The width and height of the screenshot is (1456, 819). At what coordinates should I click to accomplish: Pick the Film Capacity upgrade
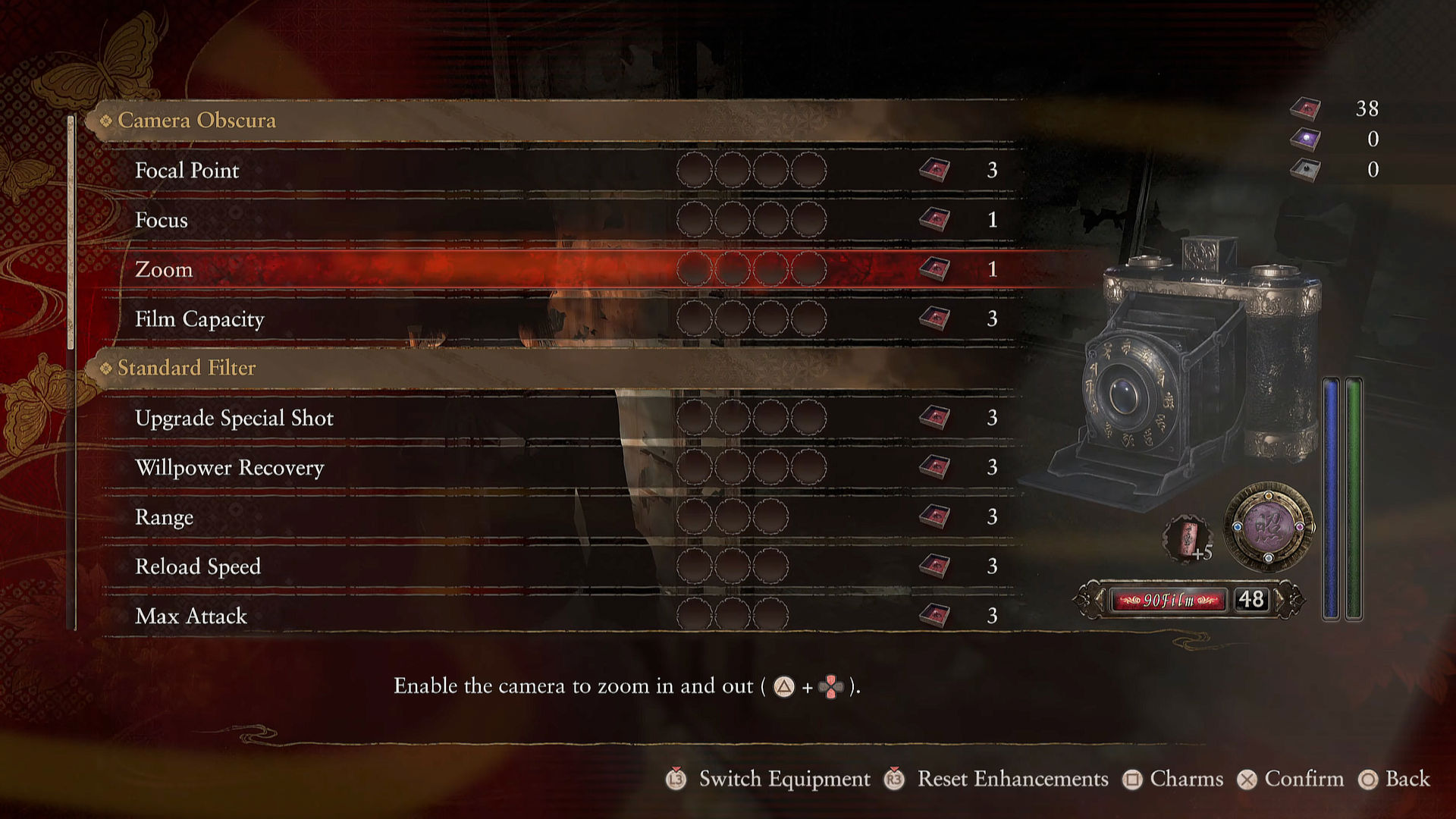coord(199,319)
